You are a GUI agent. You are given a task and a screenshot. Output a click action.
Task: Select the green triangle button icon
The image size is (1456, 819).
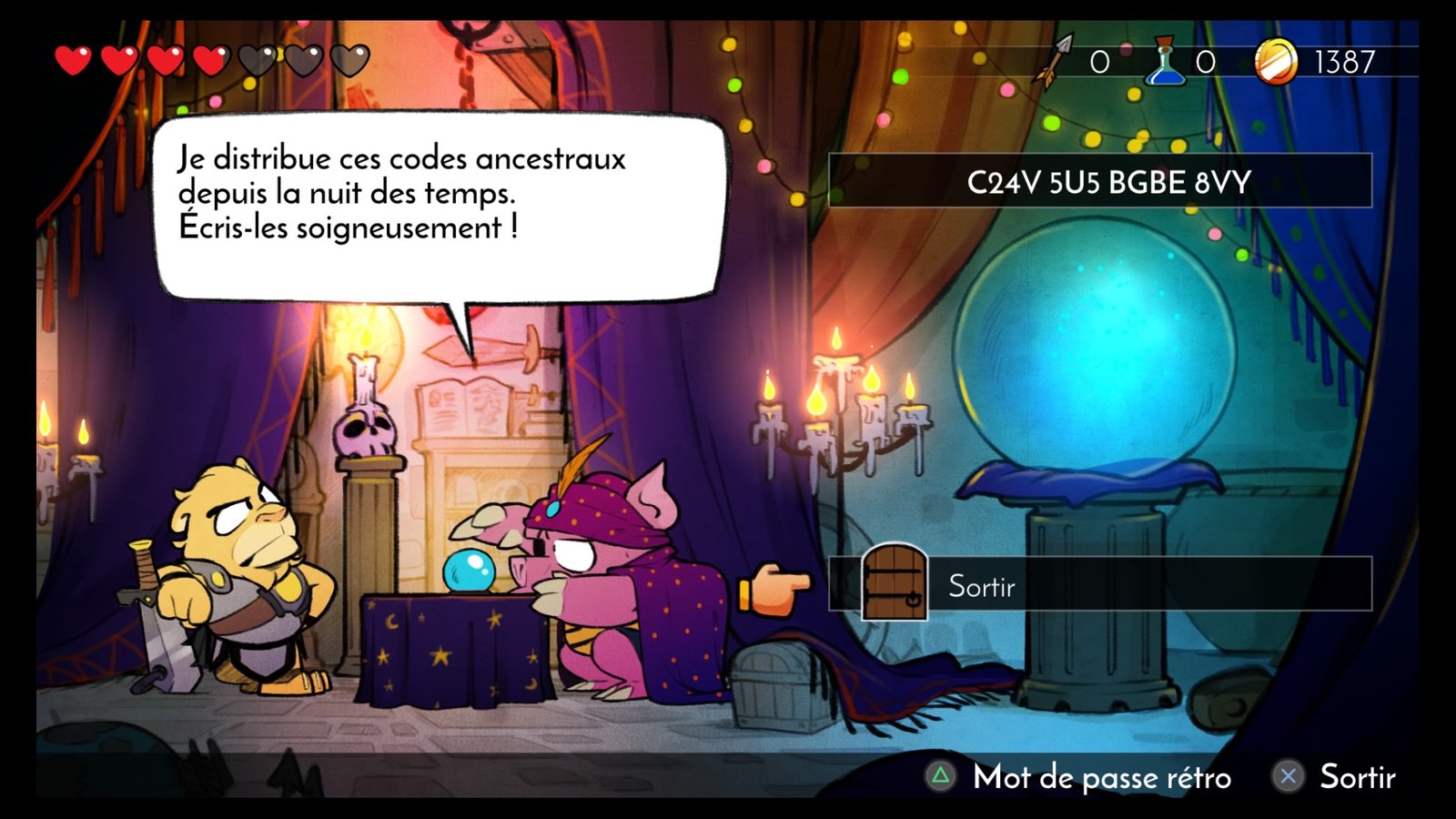point(941,778)
